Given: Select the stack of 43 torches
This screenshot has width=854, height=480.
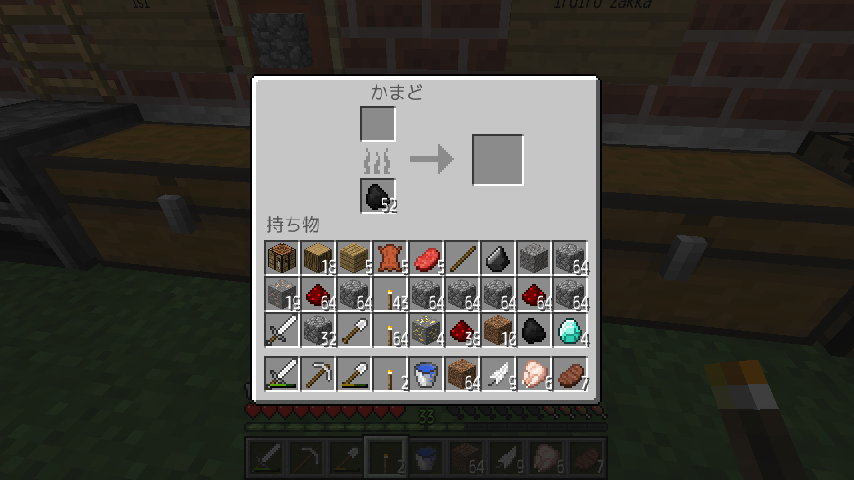Looking at the screenshot, I should [x=390, y=294].
